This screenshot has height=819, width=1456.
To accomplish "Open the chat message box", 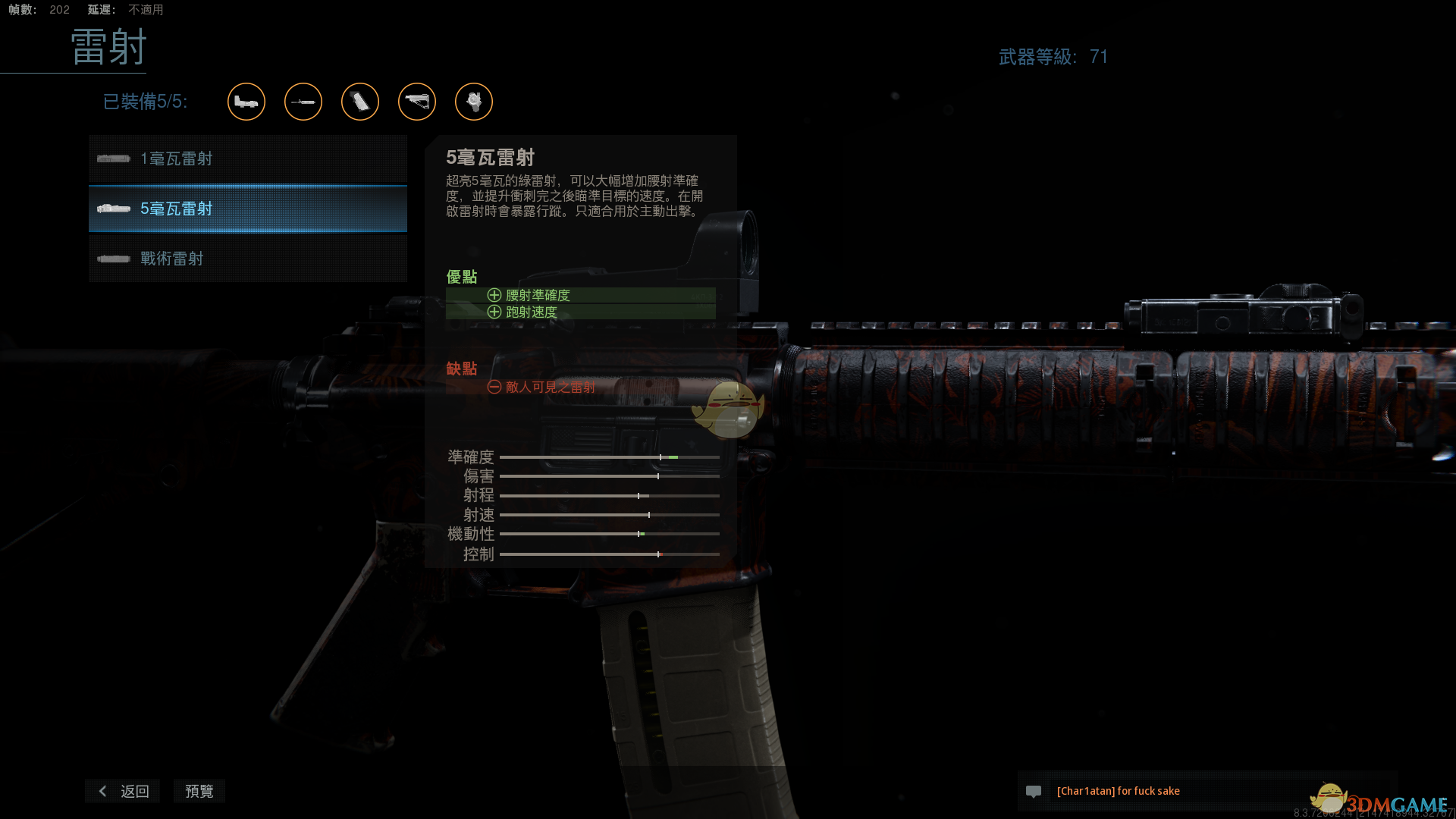I will click(1206, 791).
